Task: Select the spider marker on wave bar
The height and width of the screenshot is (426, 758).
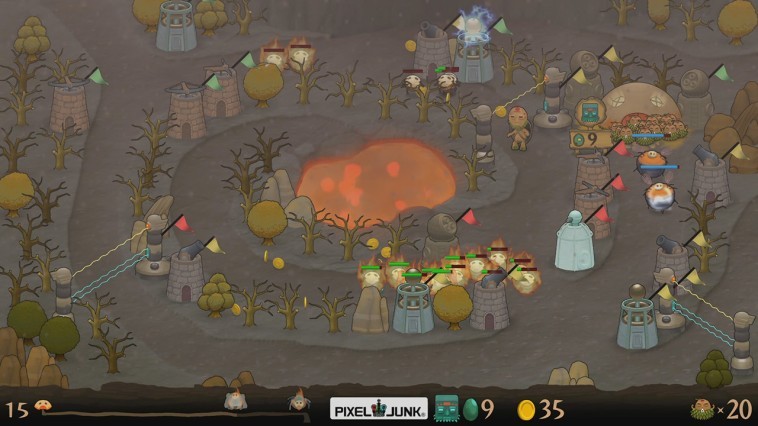Action: pyautogui.click(x=297, y=401)
